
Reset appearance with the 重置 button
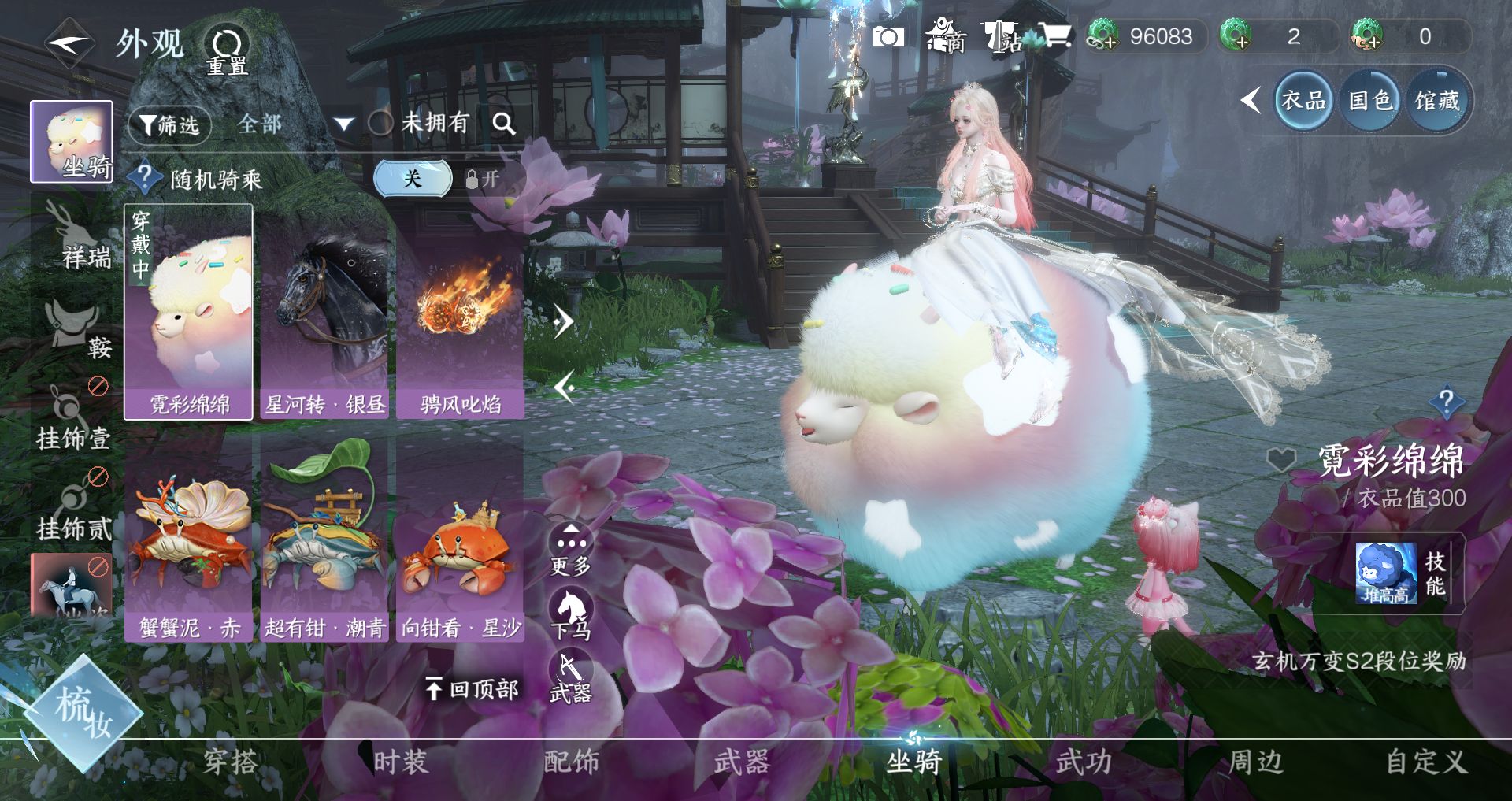pyautogui.click(x=227, y=49)
